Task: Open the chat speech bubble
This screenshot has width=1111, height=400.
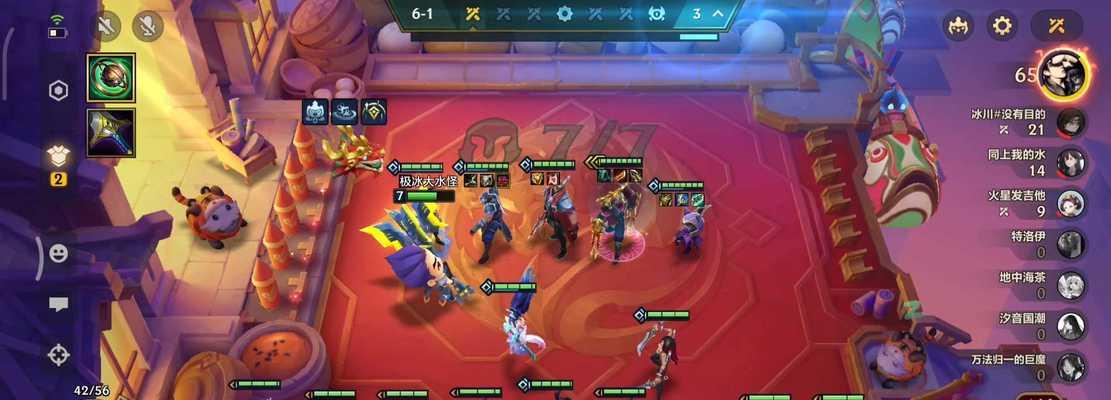Action: click(59, 304)
